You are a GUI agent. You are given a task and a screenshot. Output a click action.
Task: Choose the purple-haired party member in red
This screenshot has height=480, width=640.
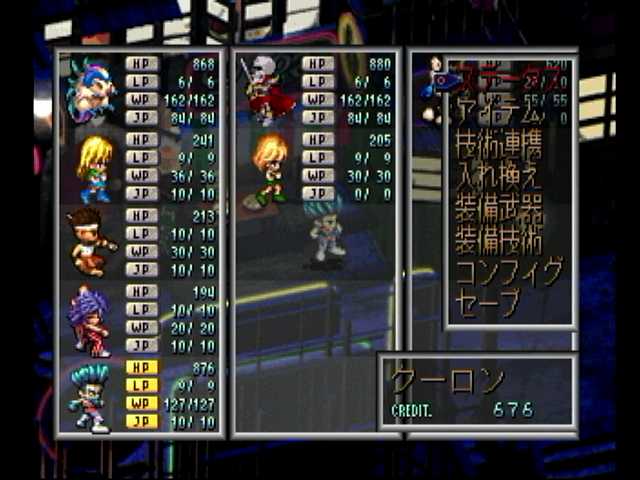90,319
